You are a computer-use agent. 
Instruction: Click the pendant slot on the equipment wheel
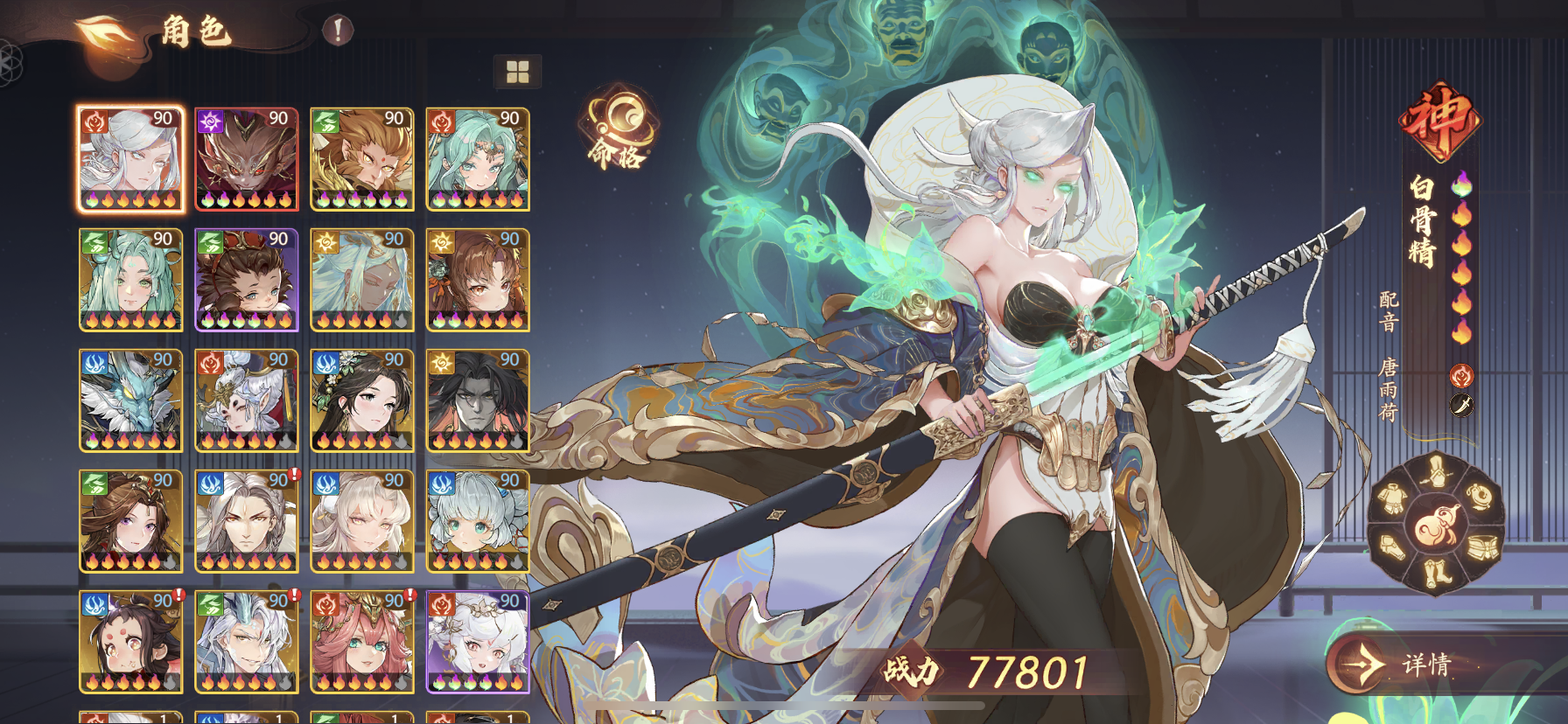[1479, 496]
